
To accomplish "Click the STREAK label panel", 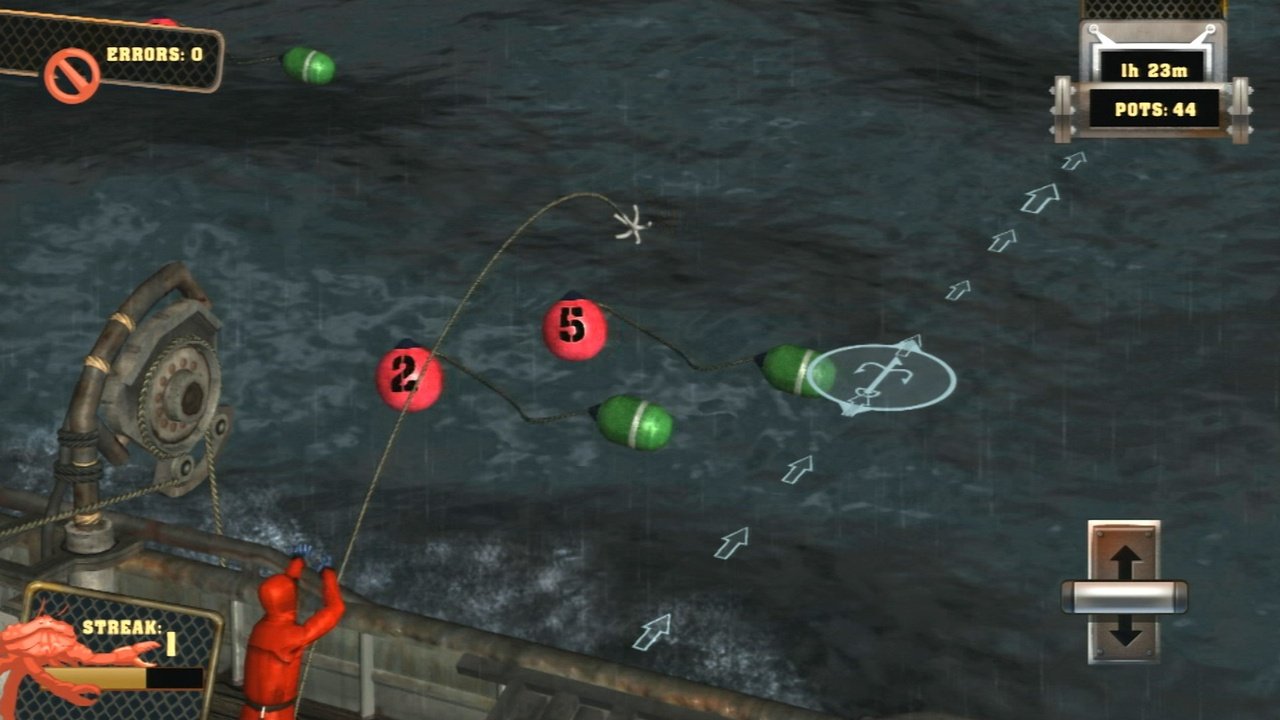I will [x=120, y=625].
